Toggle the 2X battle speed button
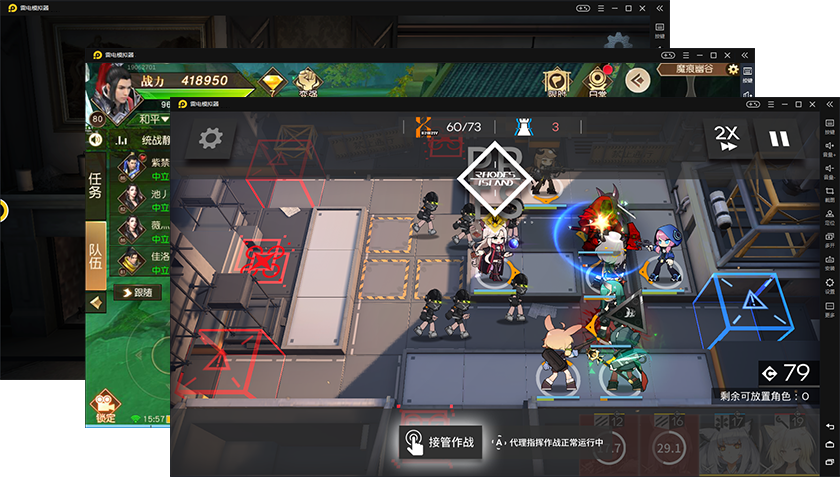 click(727, 138)
